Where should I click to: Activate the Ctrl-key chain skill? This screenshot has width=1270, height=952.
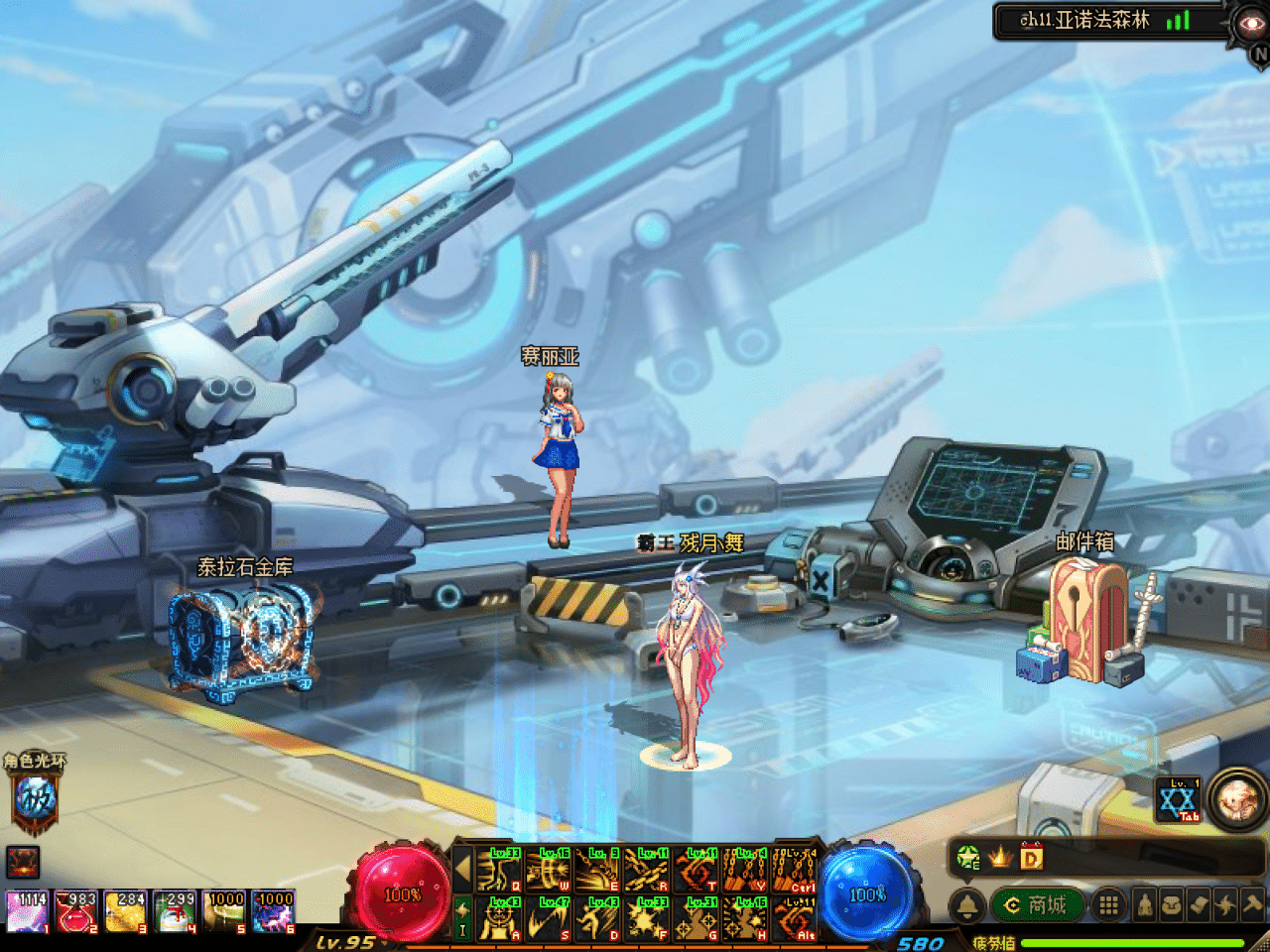click(x=795, y=870)
